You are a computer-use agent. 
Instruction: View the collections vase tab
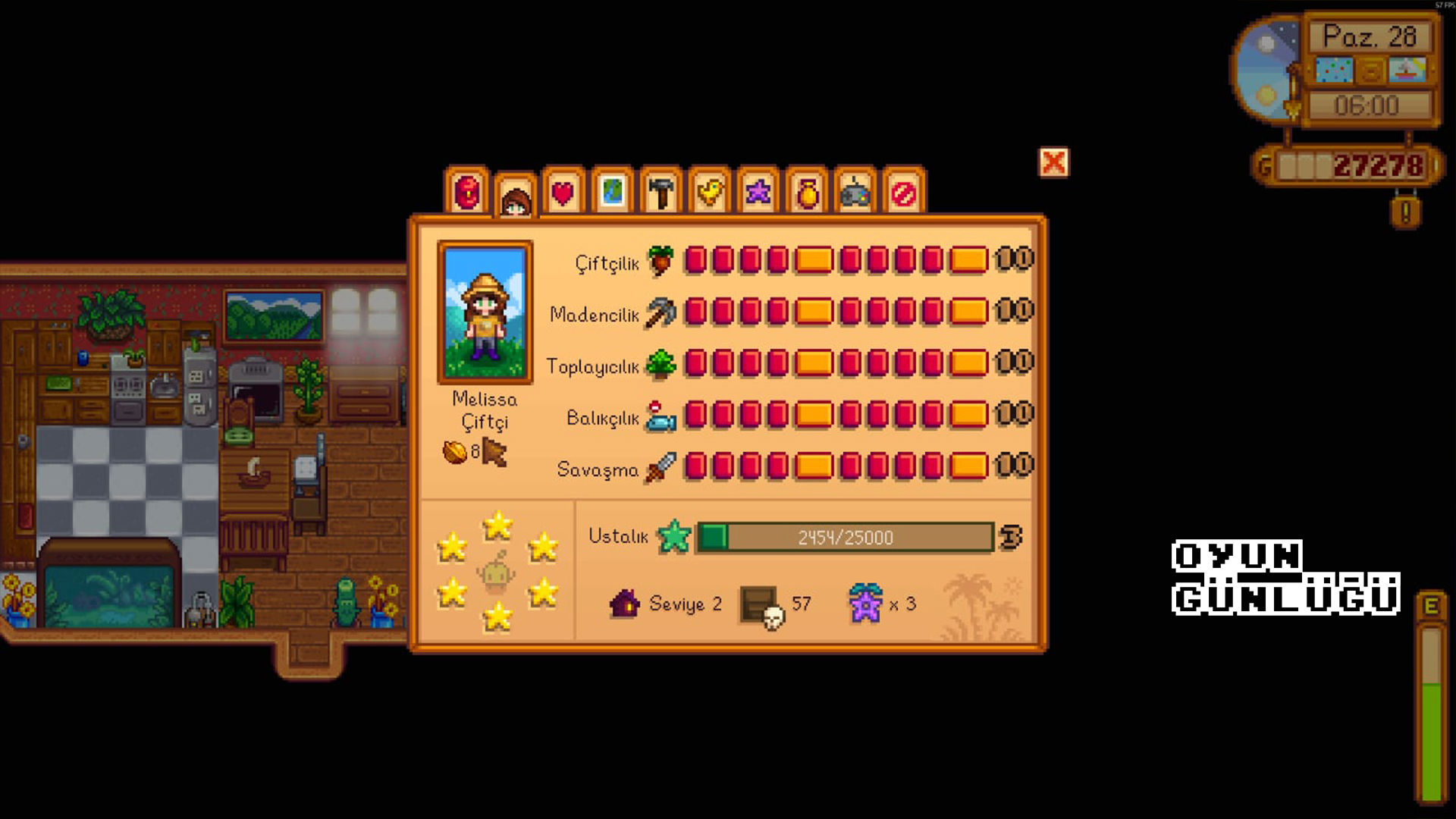click(807, 193)
